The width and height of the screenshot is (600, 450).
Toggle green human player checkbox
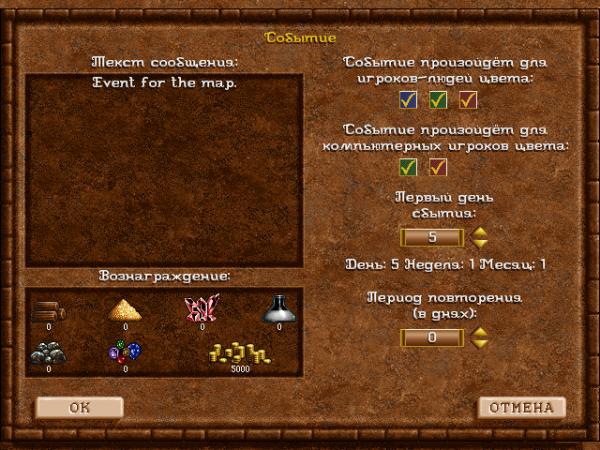point(438,99)
